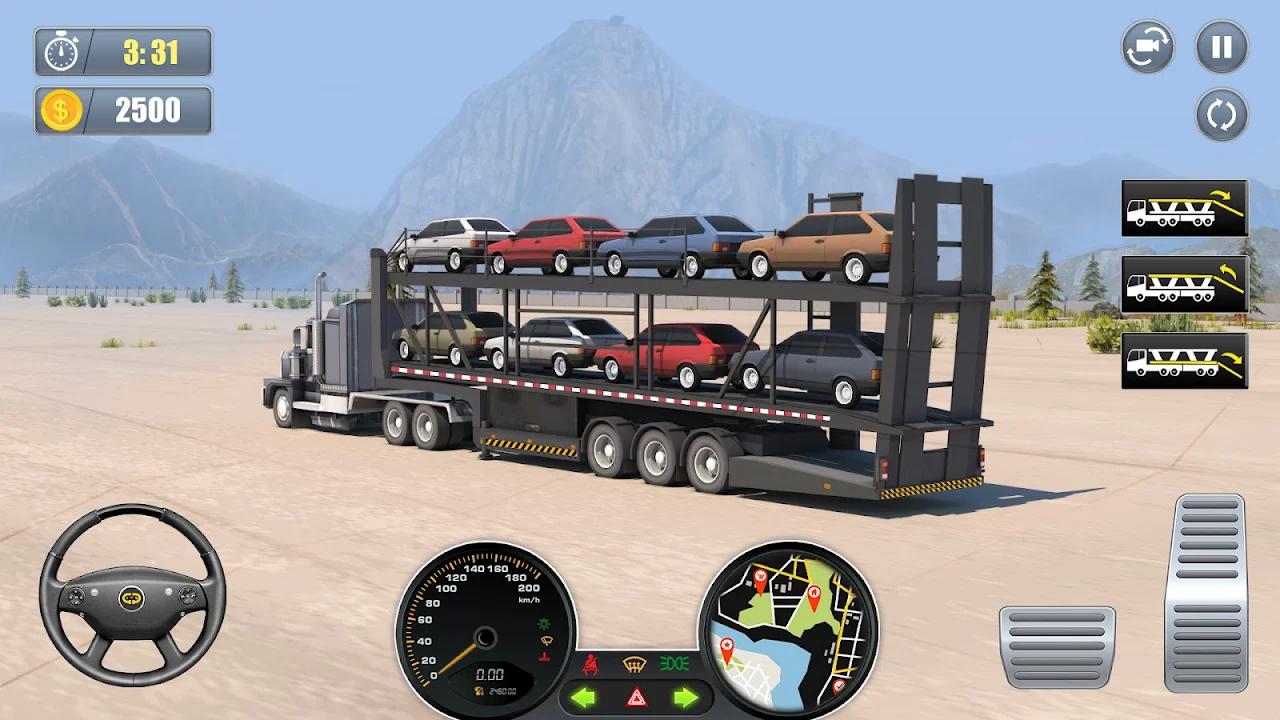The height and width of the screenshot is (720, 1280).
Task: Lower the upper deck ramp
Action: pos(1184,208)
